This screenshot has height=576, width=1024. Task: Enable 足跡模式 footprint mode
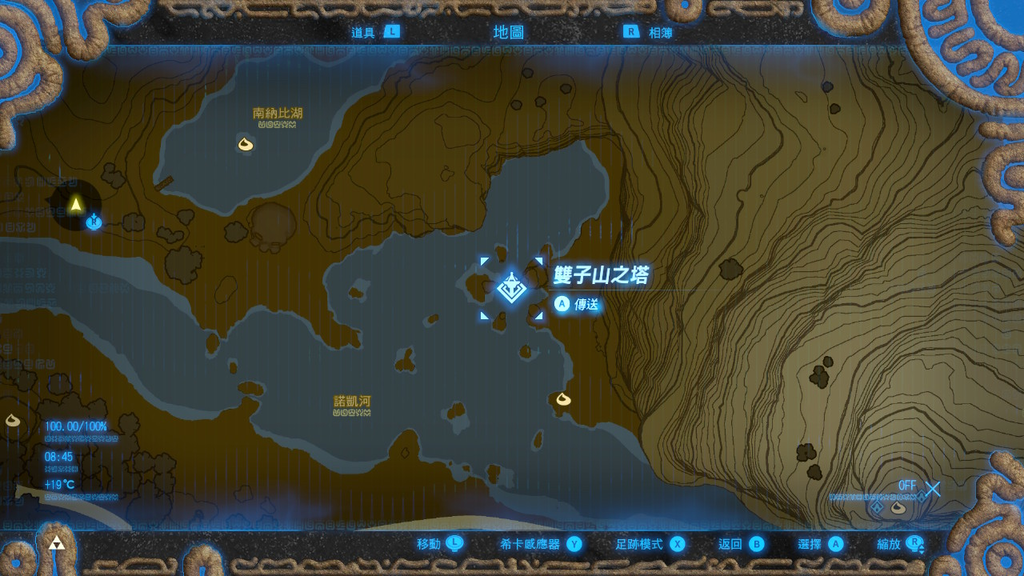pyautogui.click(x=650, y=544)
